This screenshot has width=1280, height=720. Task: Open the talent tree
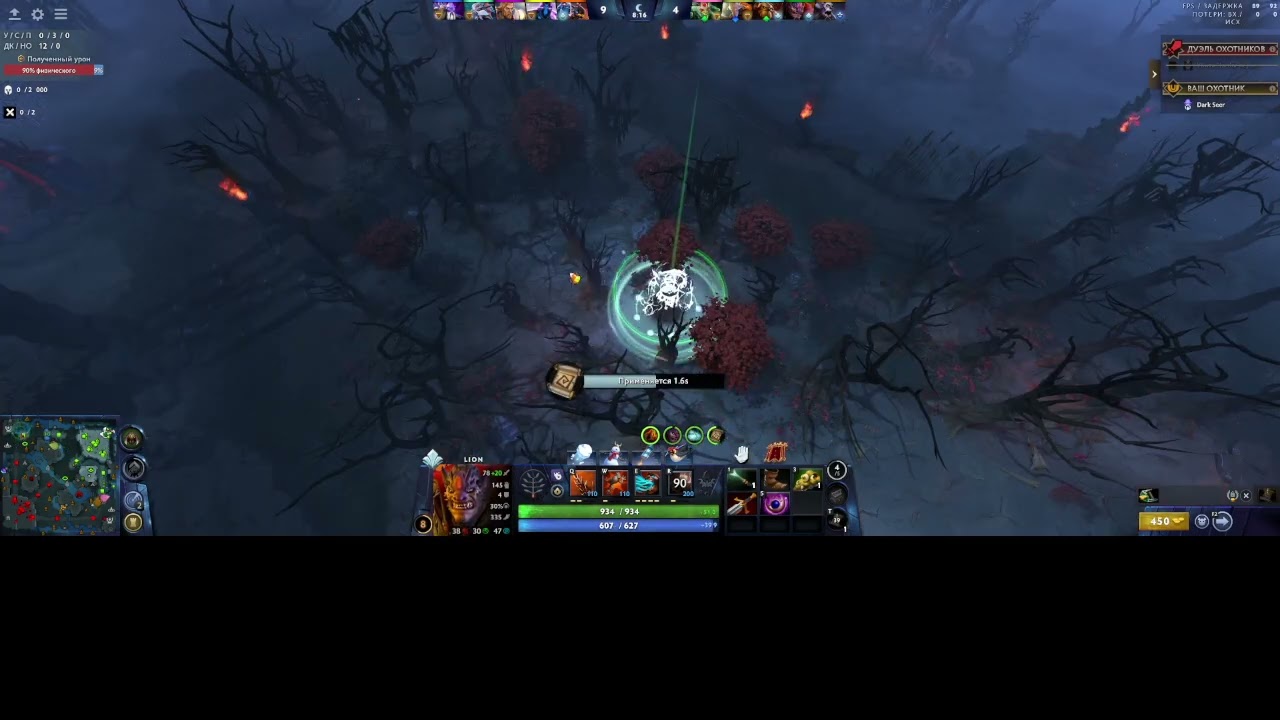tap(534, 485)
